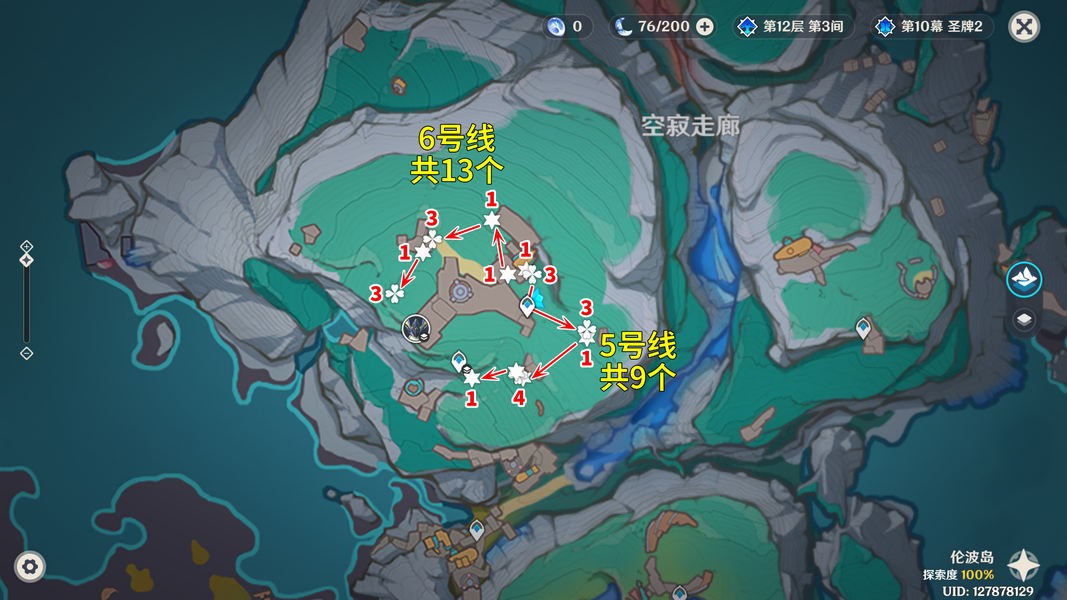
Task: Open region selector star next to 伦波岛
Action: pos(1023,566)
